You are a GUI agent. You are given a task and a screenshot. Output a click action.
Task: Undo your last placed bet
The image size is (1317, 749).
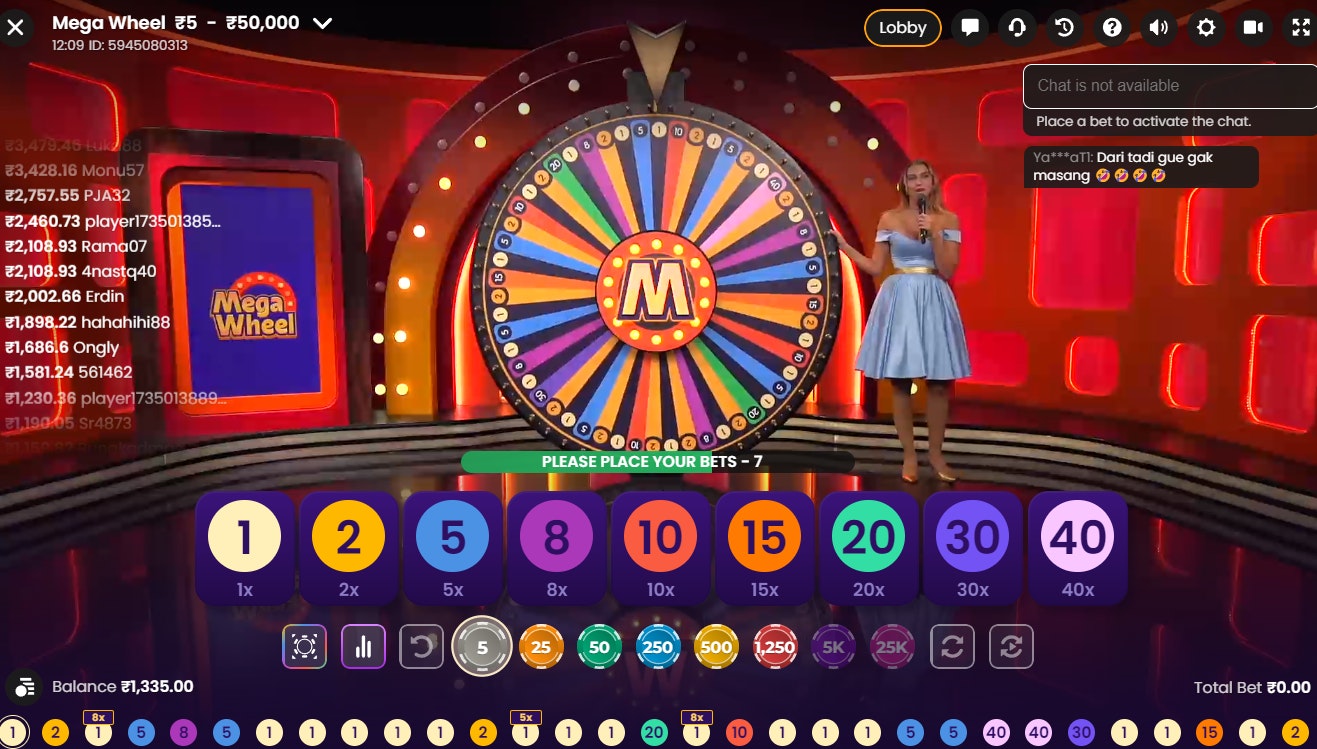click(421, 646)
